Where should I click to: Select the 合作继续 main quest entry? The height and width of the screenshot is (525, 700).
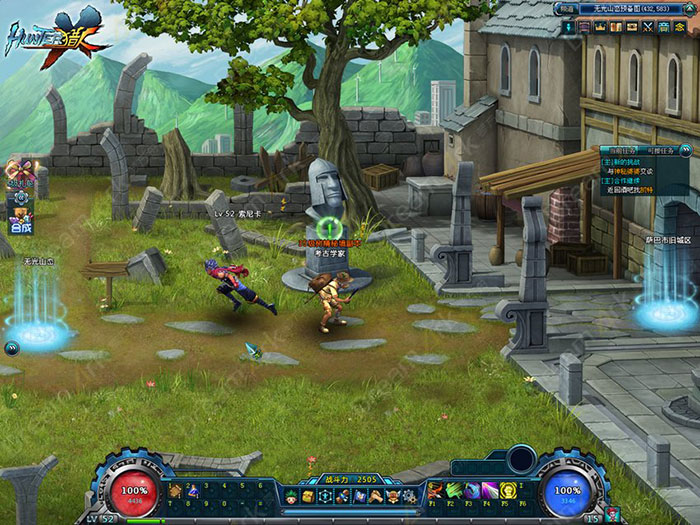coord(626,179)
